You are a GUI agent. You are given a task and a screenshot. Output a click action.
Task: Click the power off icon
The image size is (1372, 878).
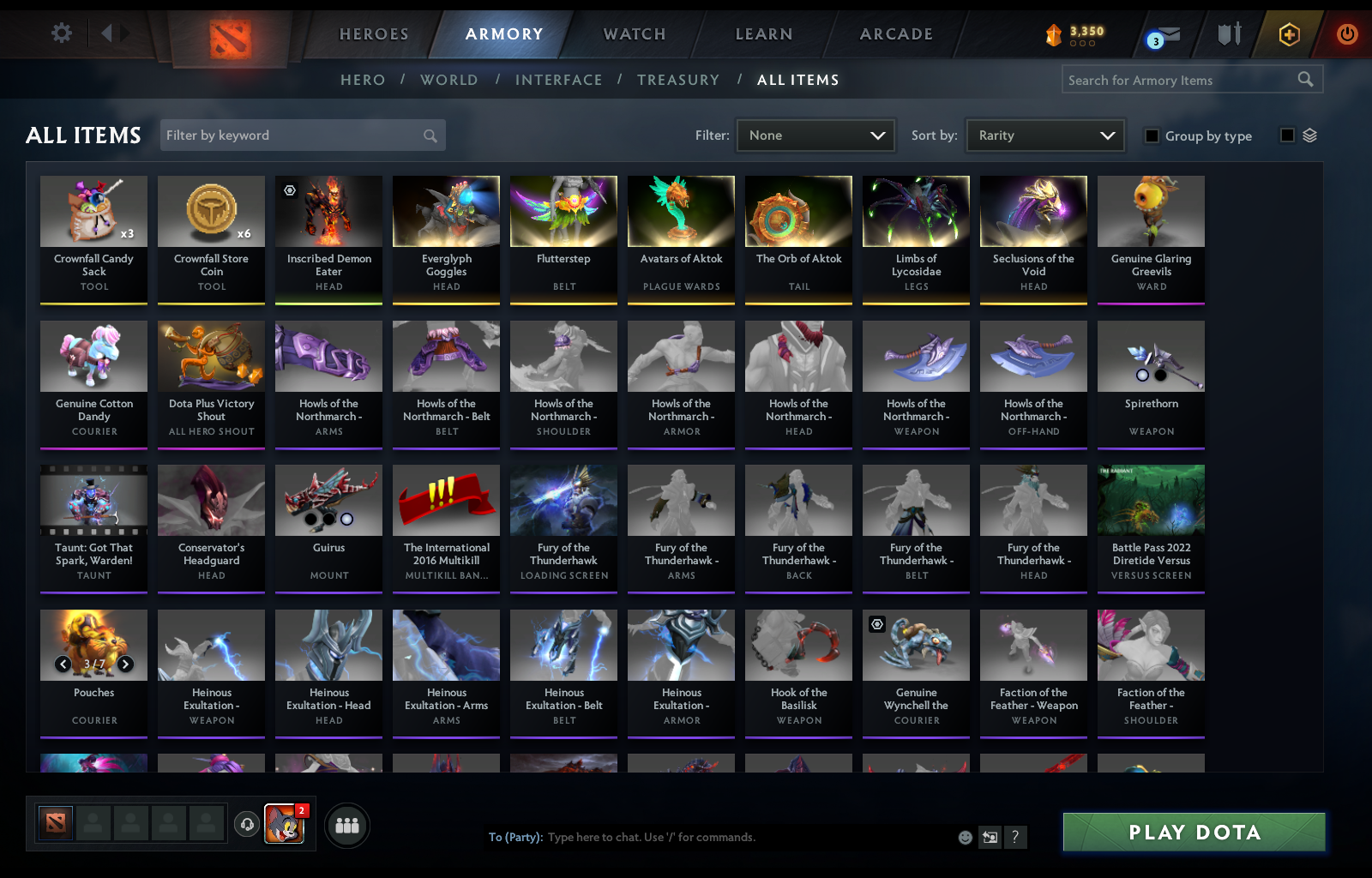pyautogui.click(x=1345, y=34)
